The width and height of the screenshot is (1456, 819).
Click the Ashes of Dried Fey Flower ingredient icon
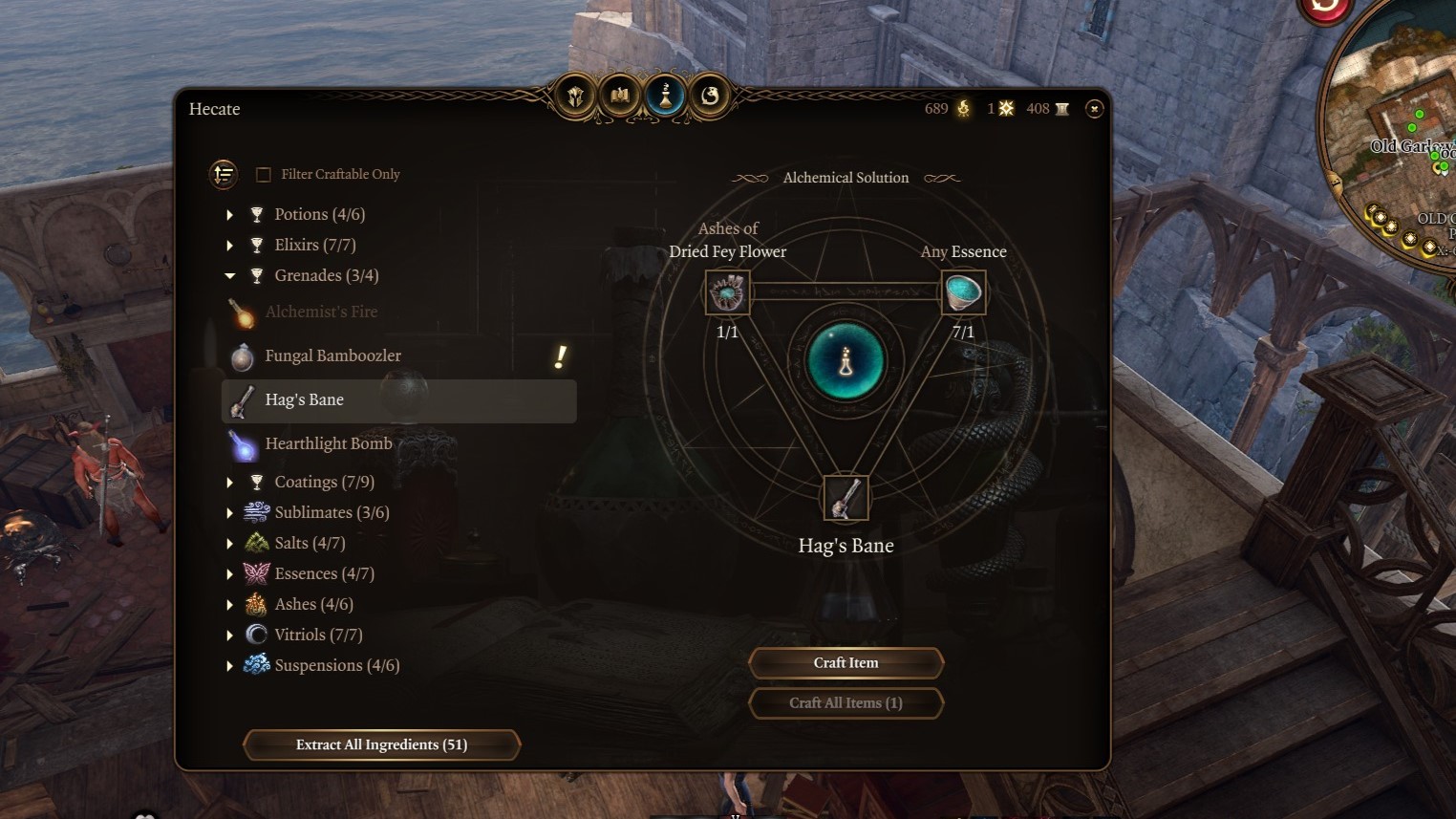coord(726,291)
